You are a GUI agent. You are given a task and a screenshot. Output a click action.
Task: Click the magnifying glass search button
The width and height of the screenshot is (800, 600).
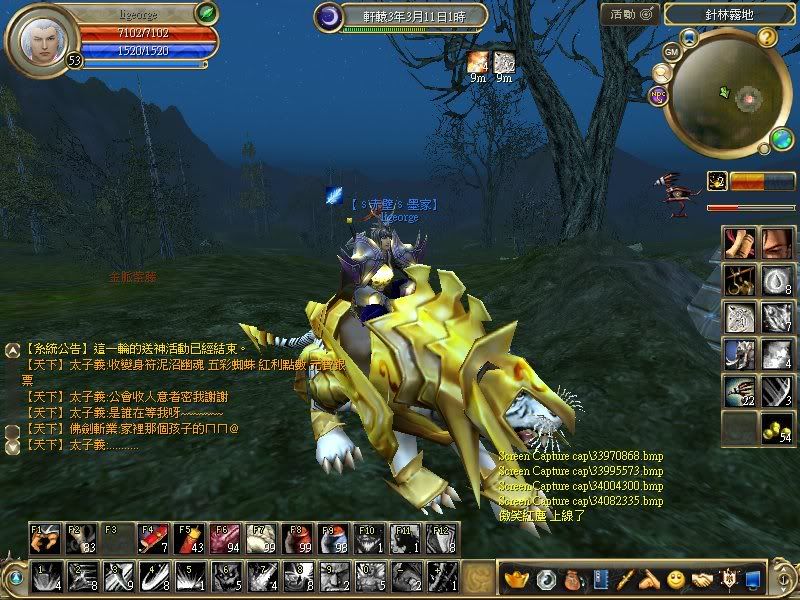[x=661, y=73]
